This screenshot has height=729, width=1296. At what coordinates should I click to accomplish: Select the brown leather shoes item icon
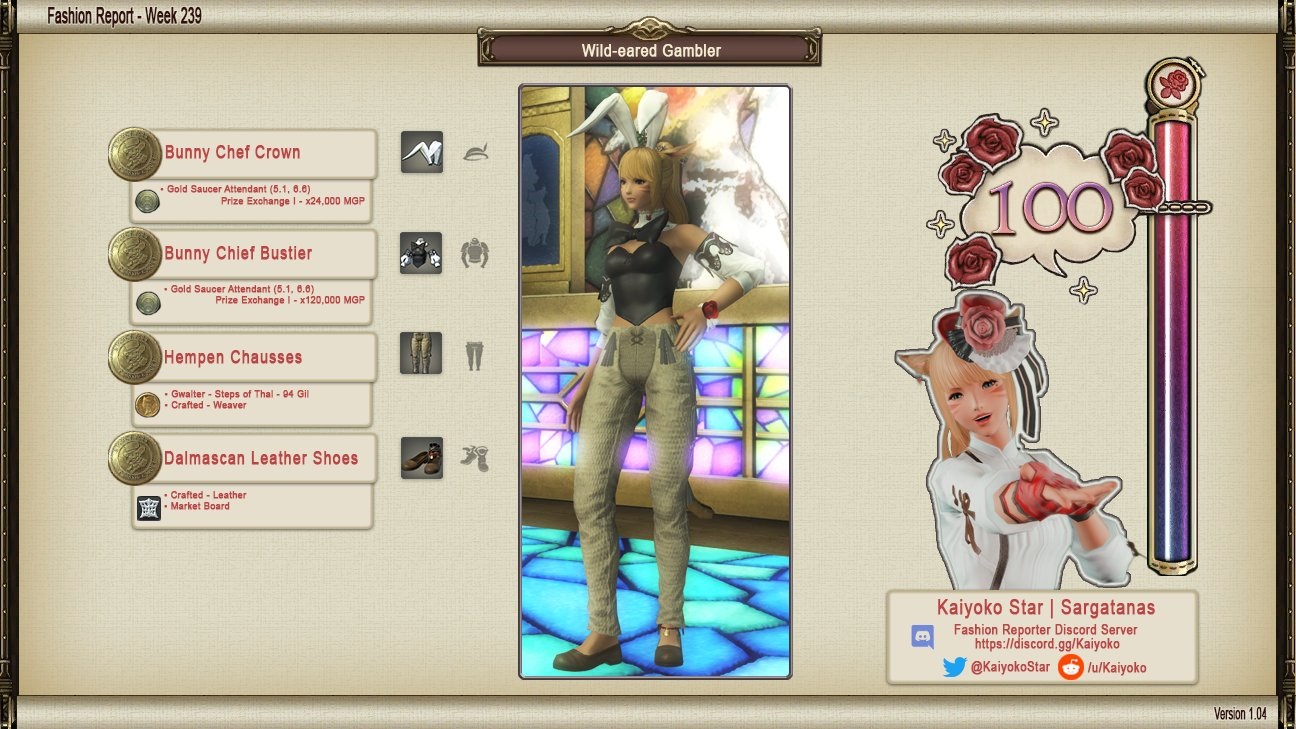click(422, 458)
